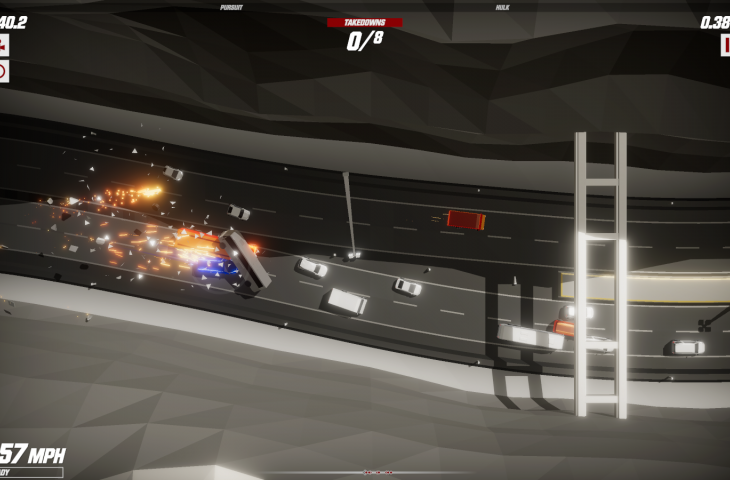Click the red circle icon button

pos(3,71)
